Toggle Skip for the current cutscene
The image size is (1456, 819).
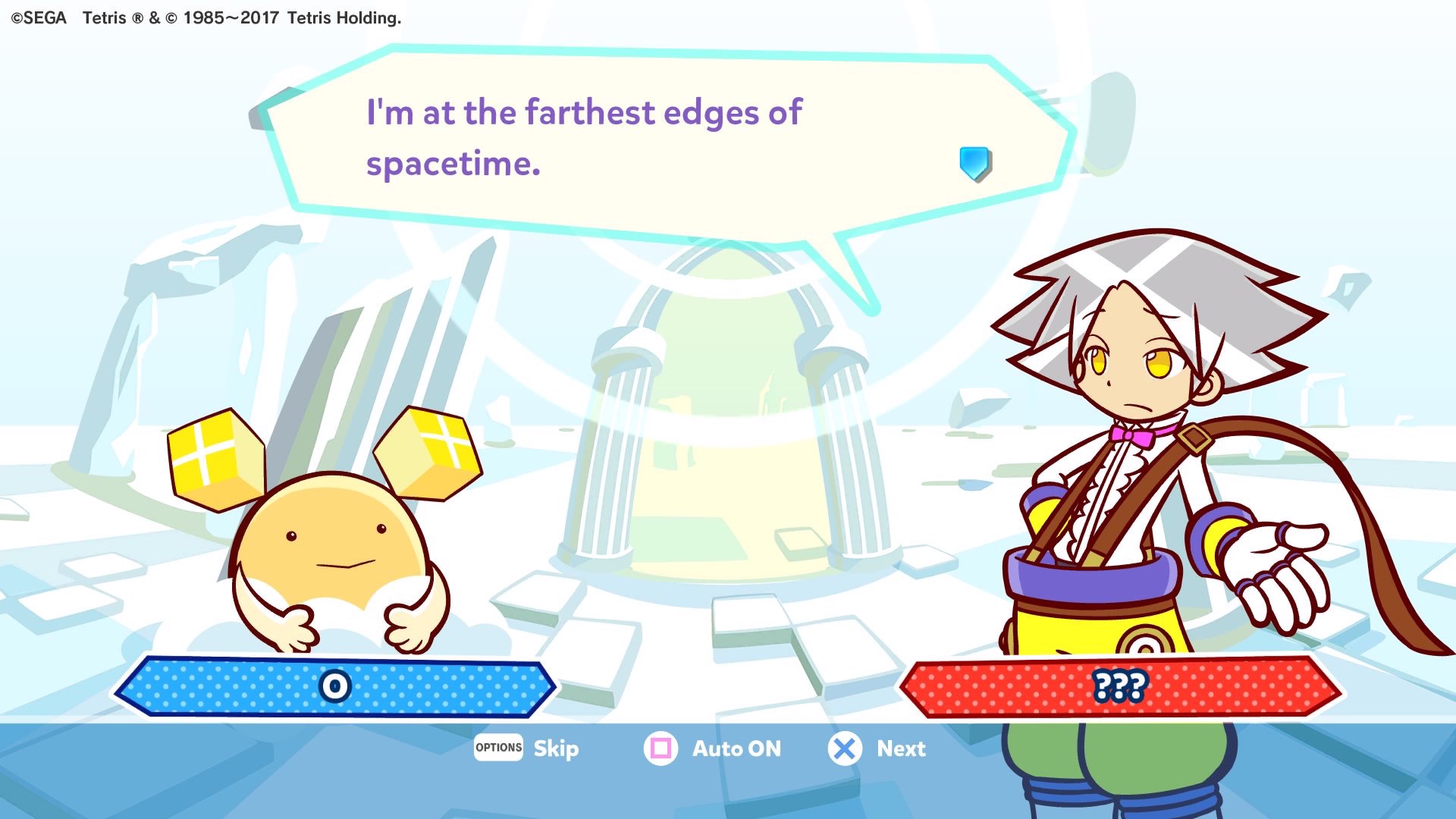556,748
